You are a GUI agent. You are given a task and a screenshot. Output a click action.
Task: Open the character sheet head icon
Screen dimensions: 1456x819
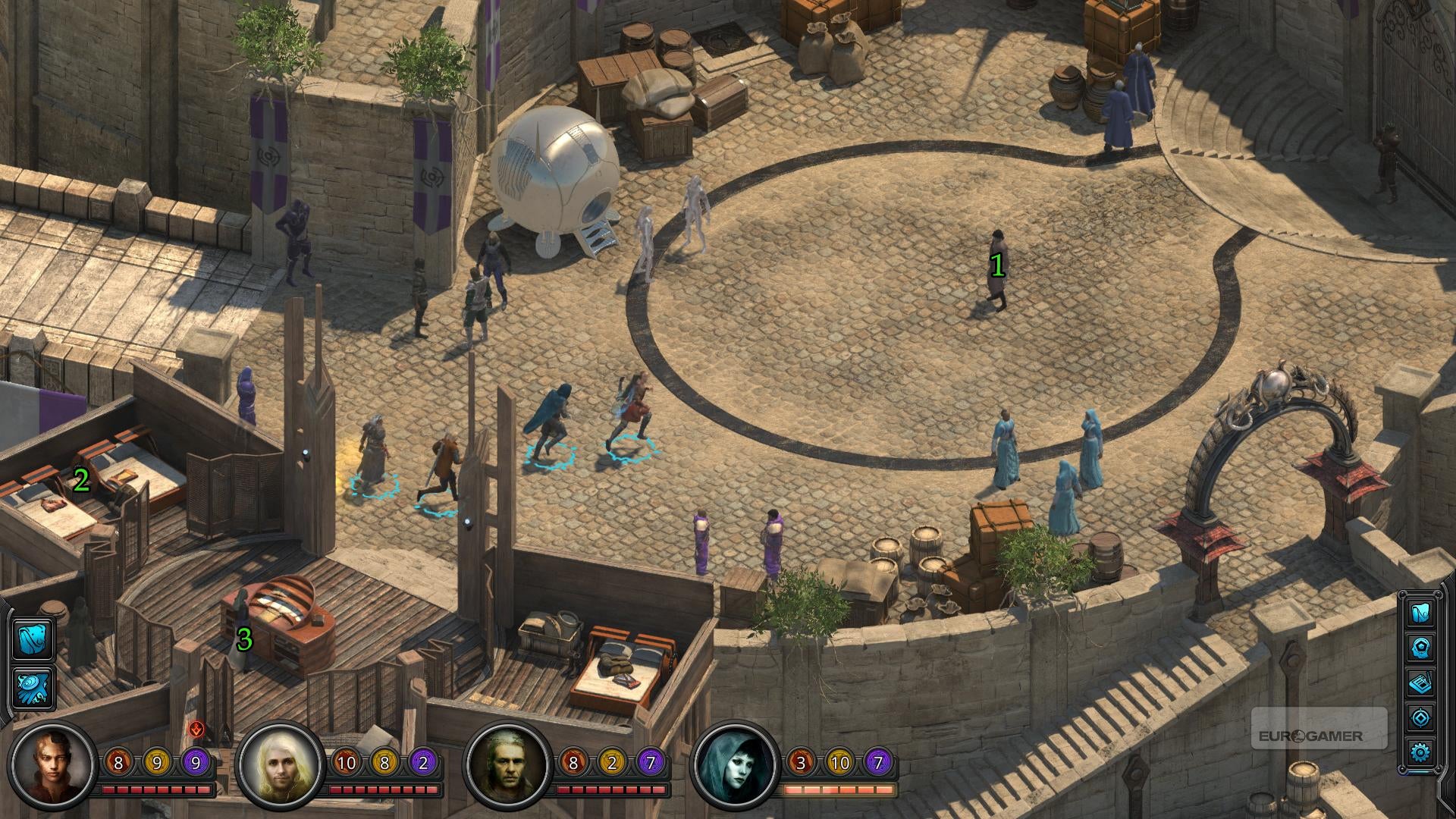click(x=1420, y=648)
